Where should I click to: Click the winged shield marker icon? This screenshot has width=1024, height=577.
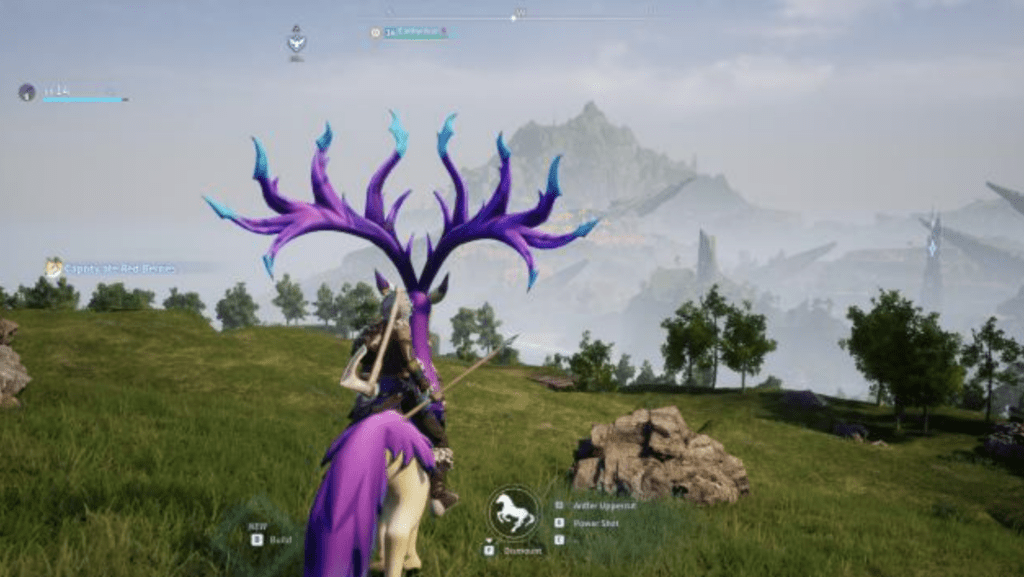[296, 40]
